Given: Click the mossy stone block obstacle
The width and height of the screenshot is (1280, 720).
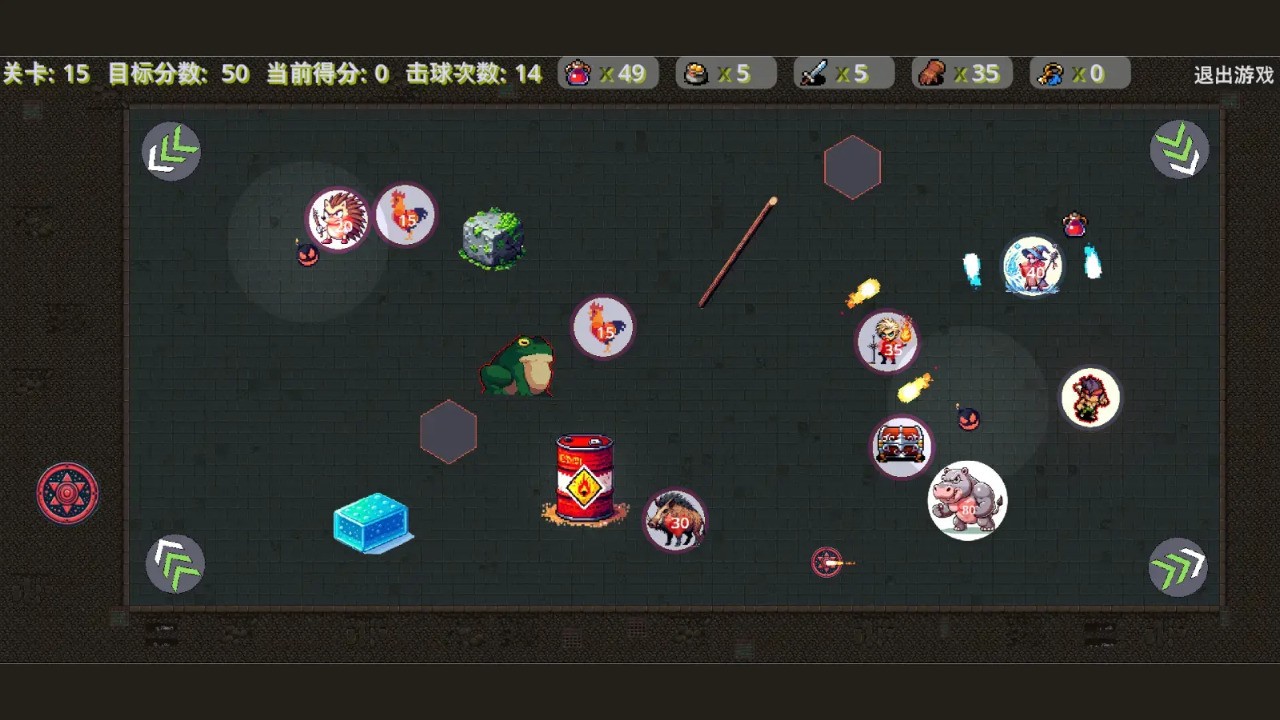Looking at the screenshot, I should 491,238.
